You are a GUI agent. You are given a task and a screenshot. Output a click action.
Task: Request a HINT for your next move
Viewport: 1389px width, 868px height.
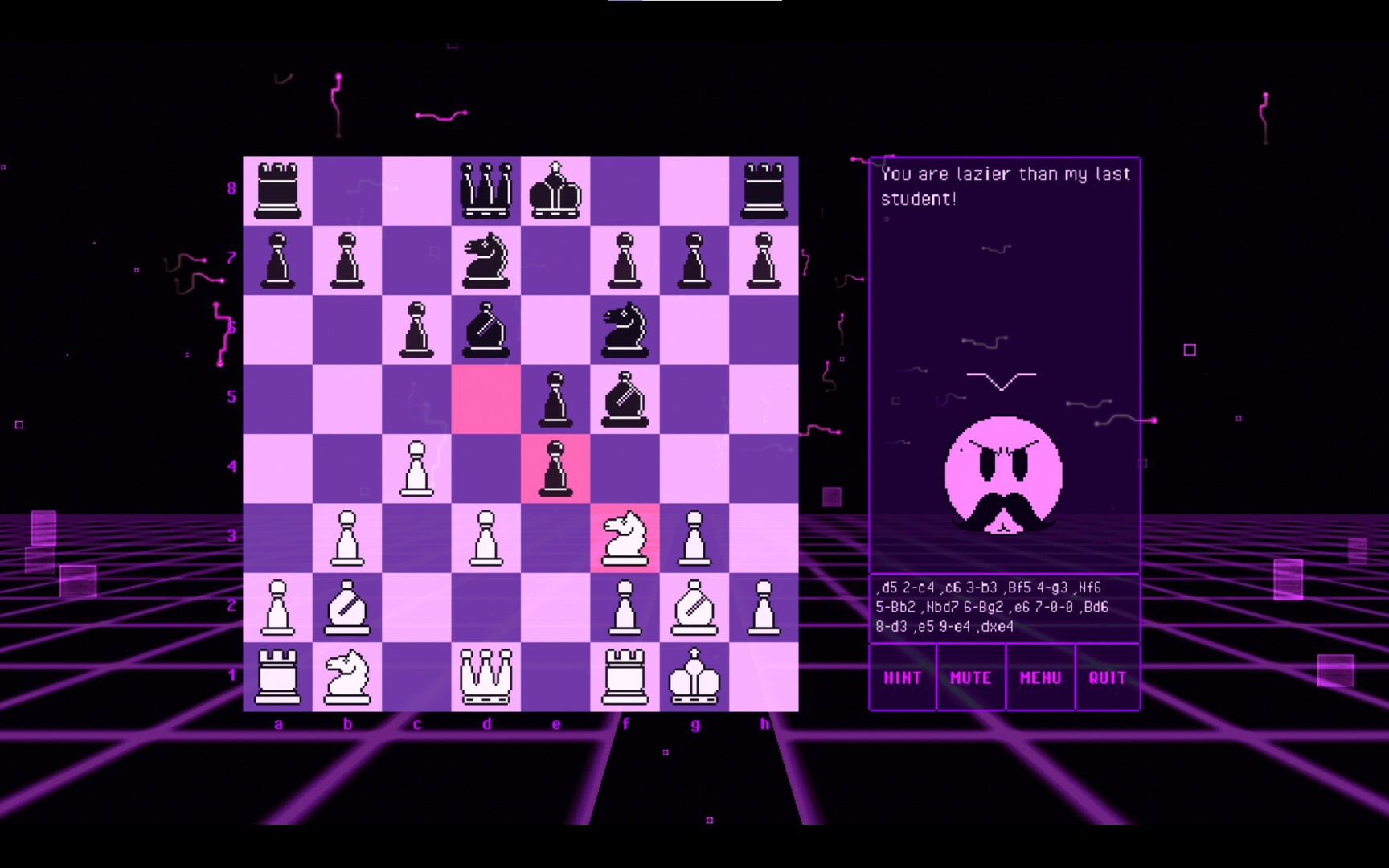coord(902,678)
